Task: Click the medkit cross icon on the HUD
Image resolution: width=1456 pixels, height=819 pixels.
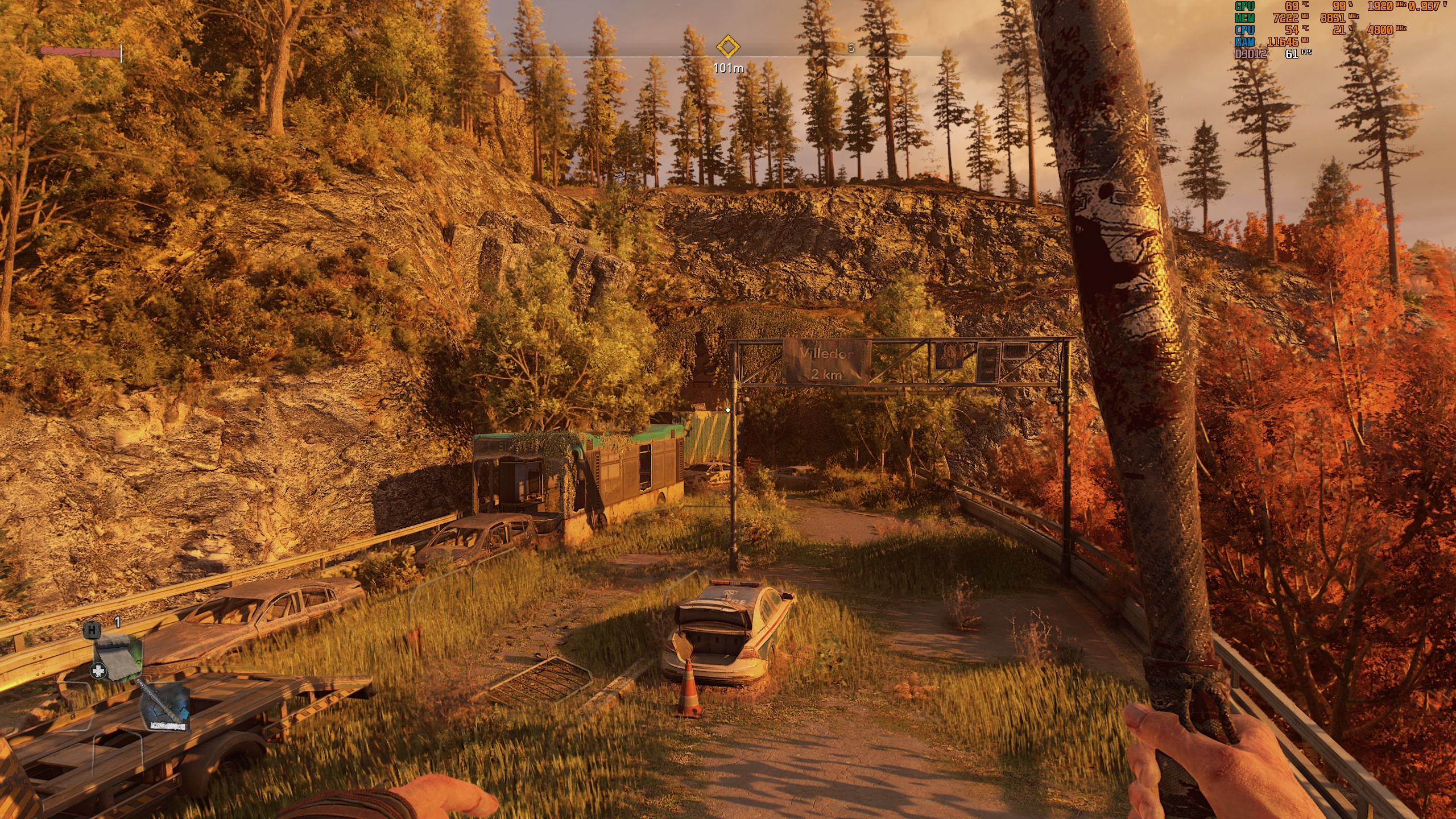Action: [98, 671]
